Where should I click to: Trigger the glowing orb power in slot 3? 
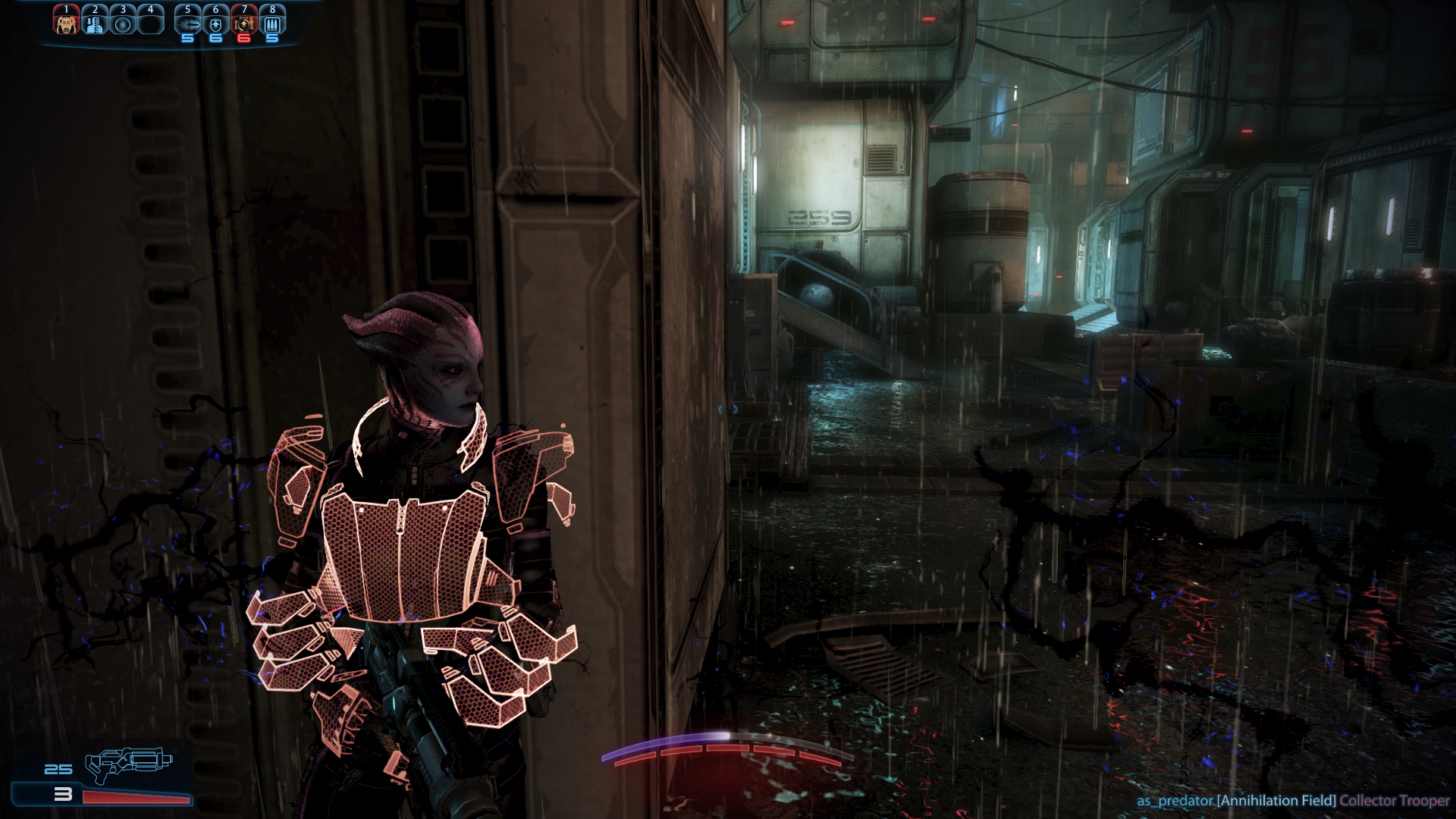pyautogui.click(x=123, y=24)
